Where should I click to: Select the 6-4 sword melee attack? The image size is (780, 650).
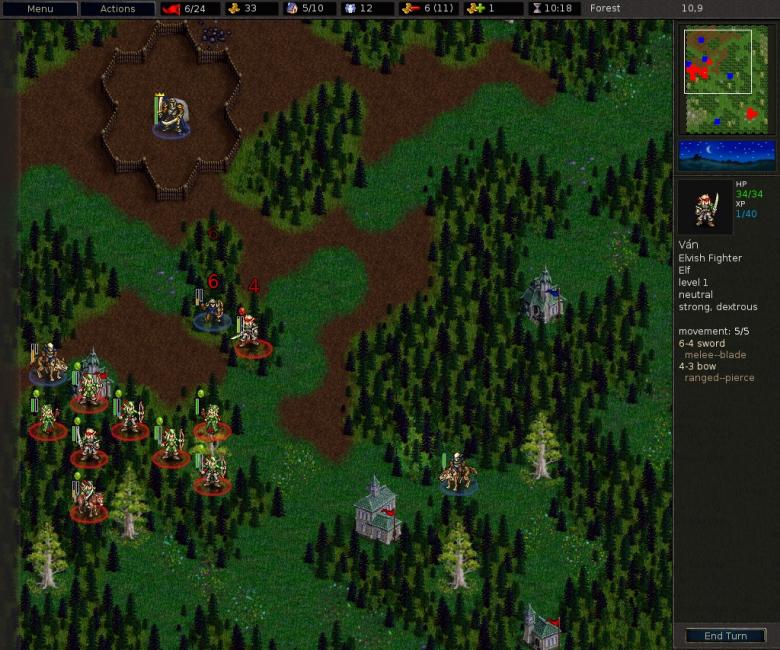[x=701, y=343]
